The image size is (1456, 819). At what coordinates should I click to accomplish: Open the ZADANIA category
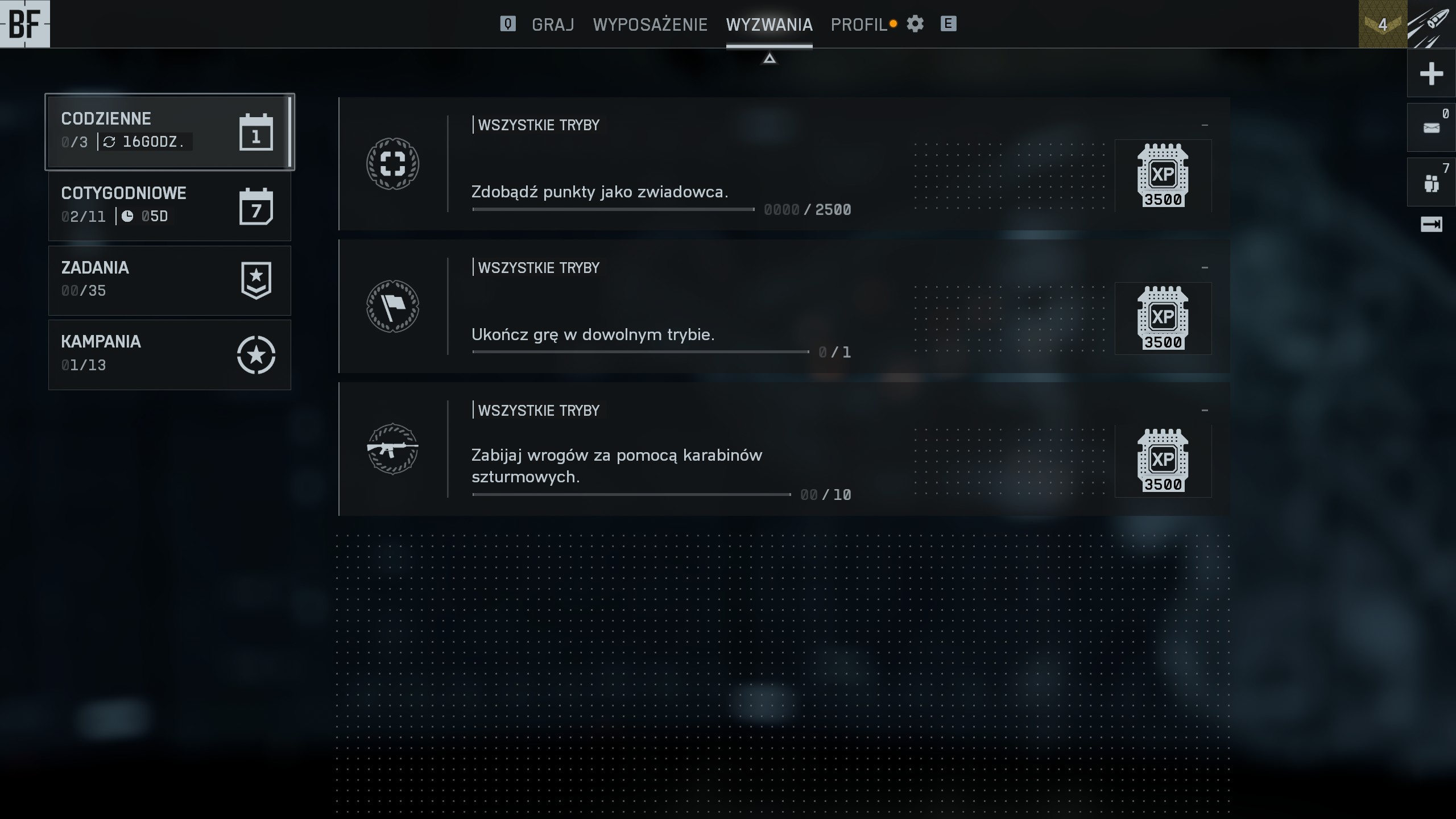(169, 280)
